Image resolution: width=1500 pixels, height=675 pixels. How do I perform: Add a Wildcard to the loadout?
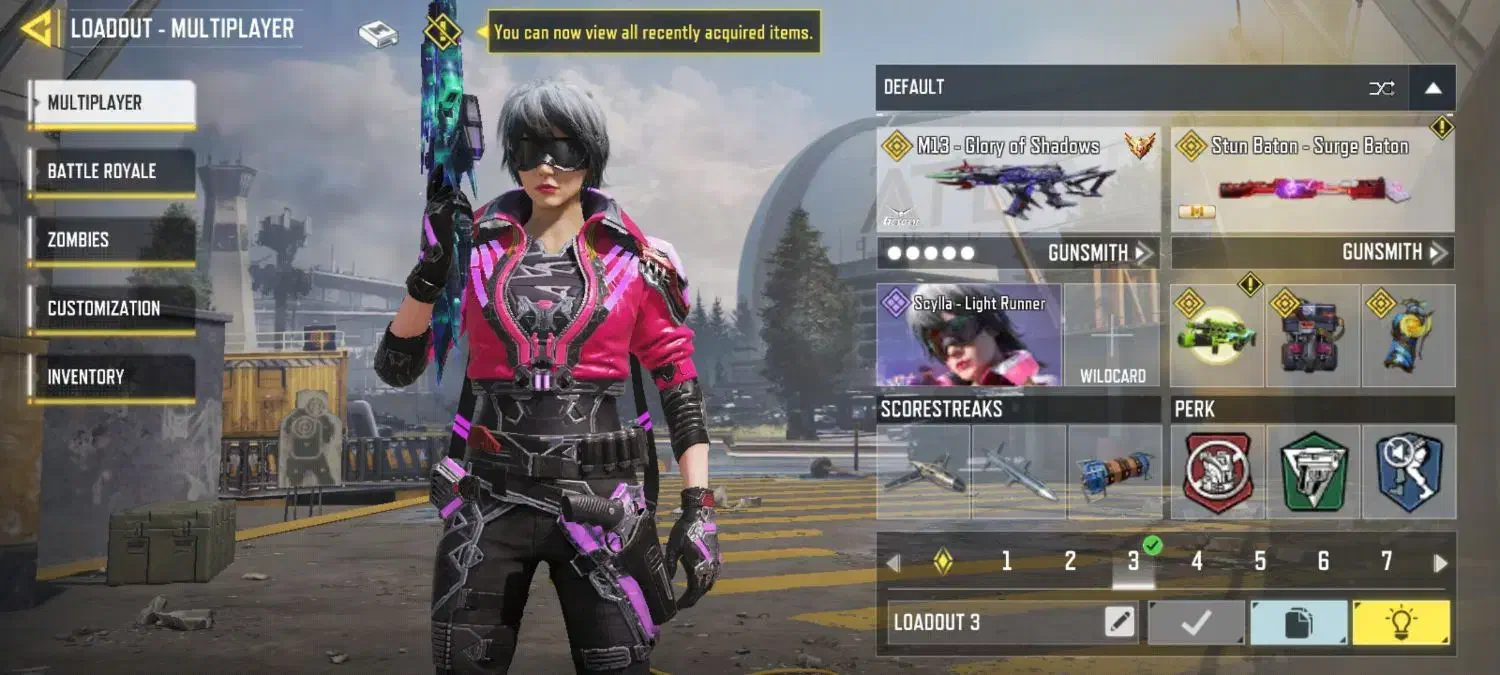[1112, 336]
